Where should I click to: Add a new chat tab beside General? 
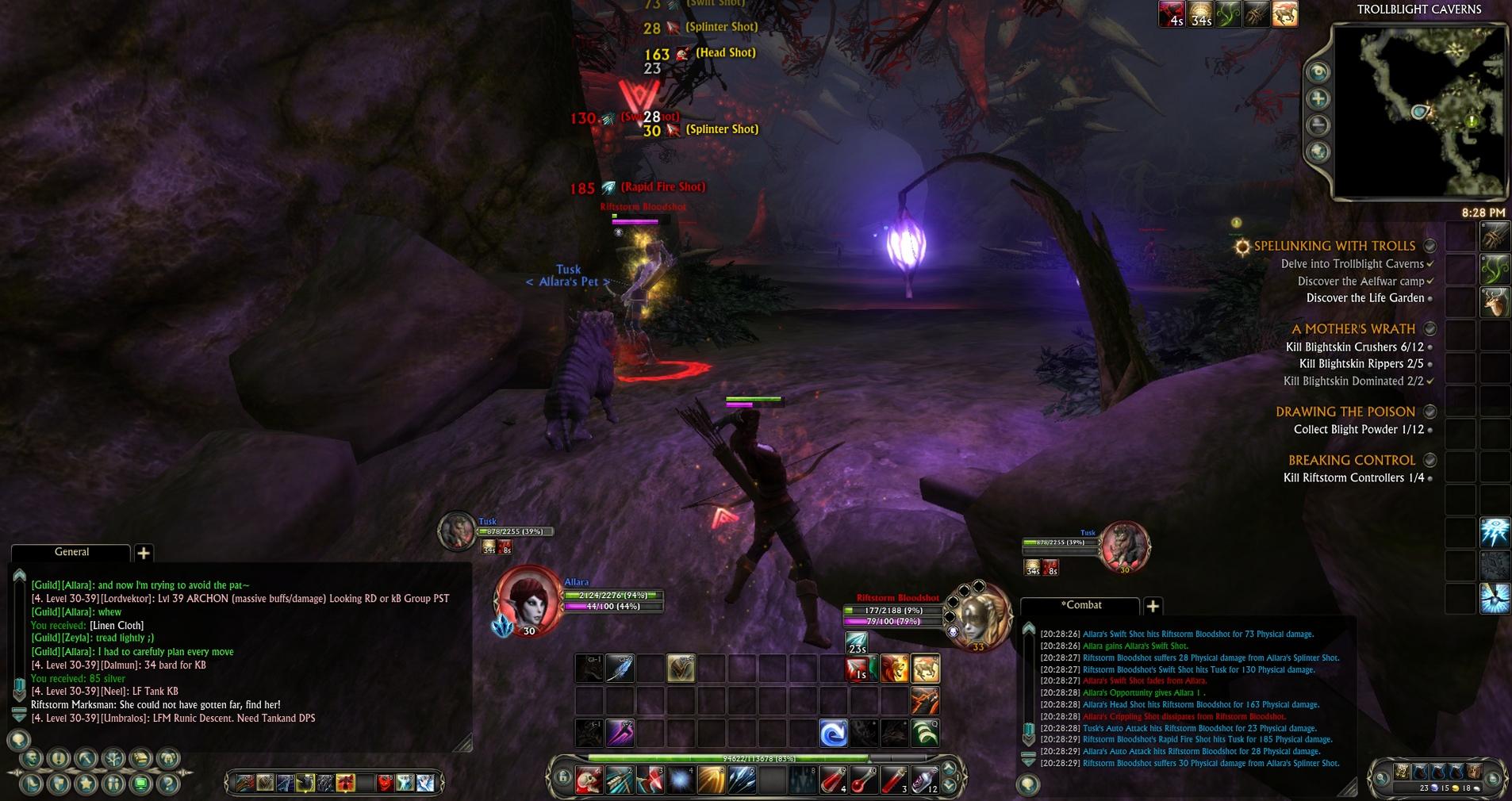pyautogui.click(x=144, y=553)
